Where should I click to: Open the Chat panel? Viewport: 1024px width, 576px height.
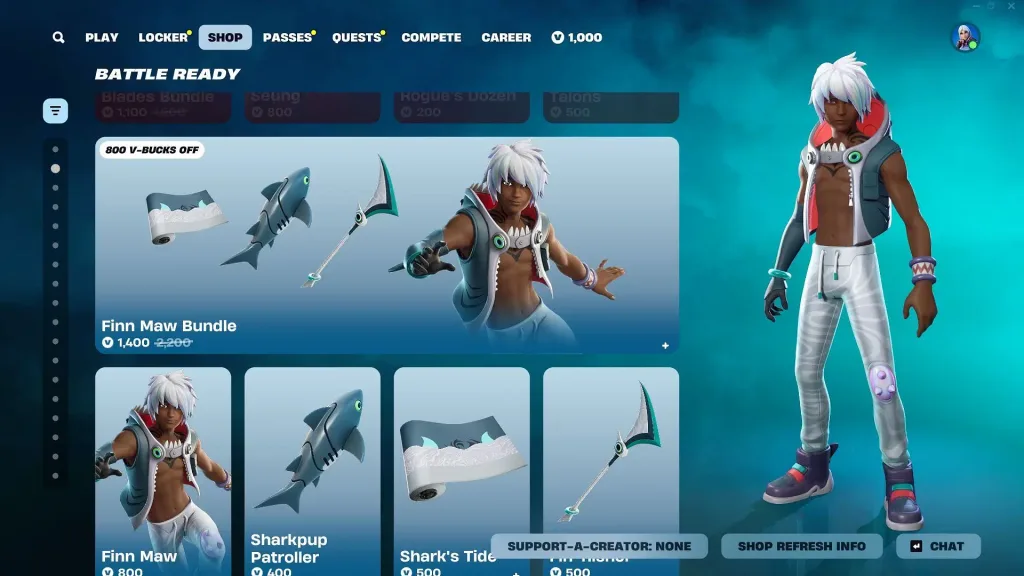(938, 546)
